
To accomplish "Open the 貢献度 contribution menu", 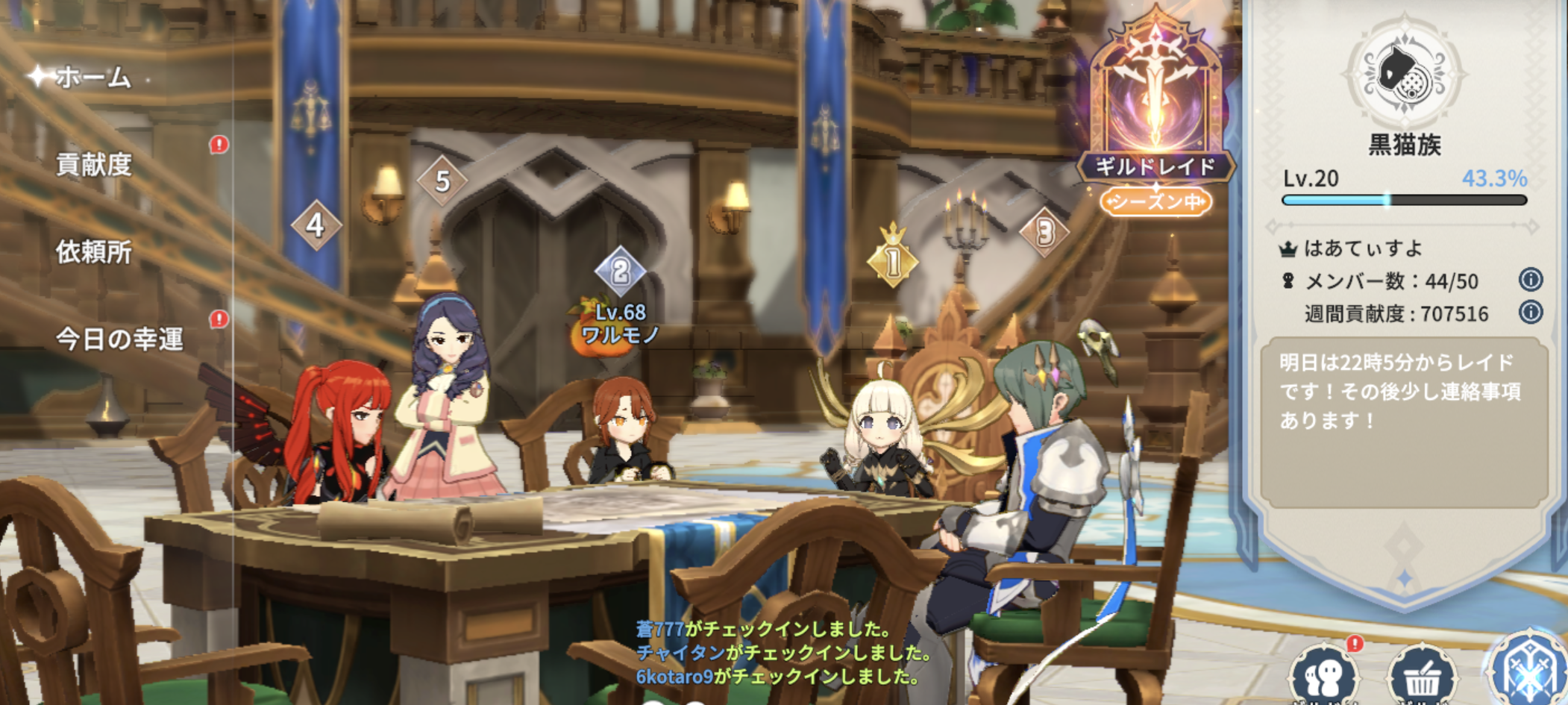I will 94,164.
